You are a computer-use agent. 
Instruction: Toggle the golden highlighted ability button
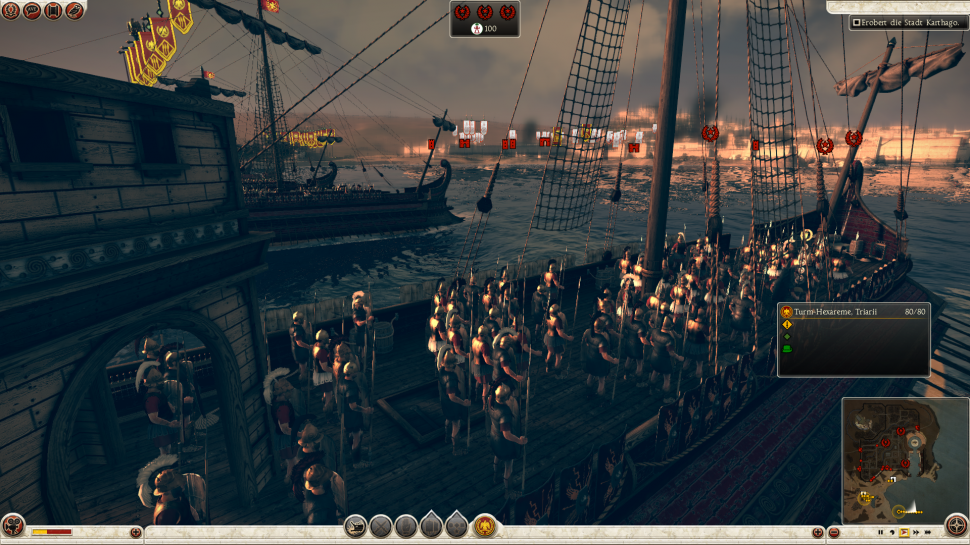point(485,525)
